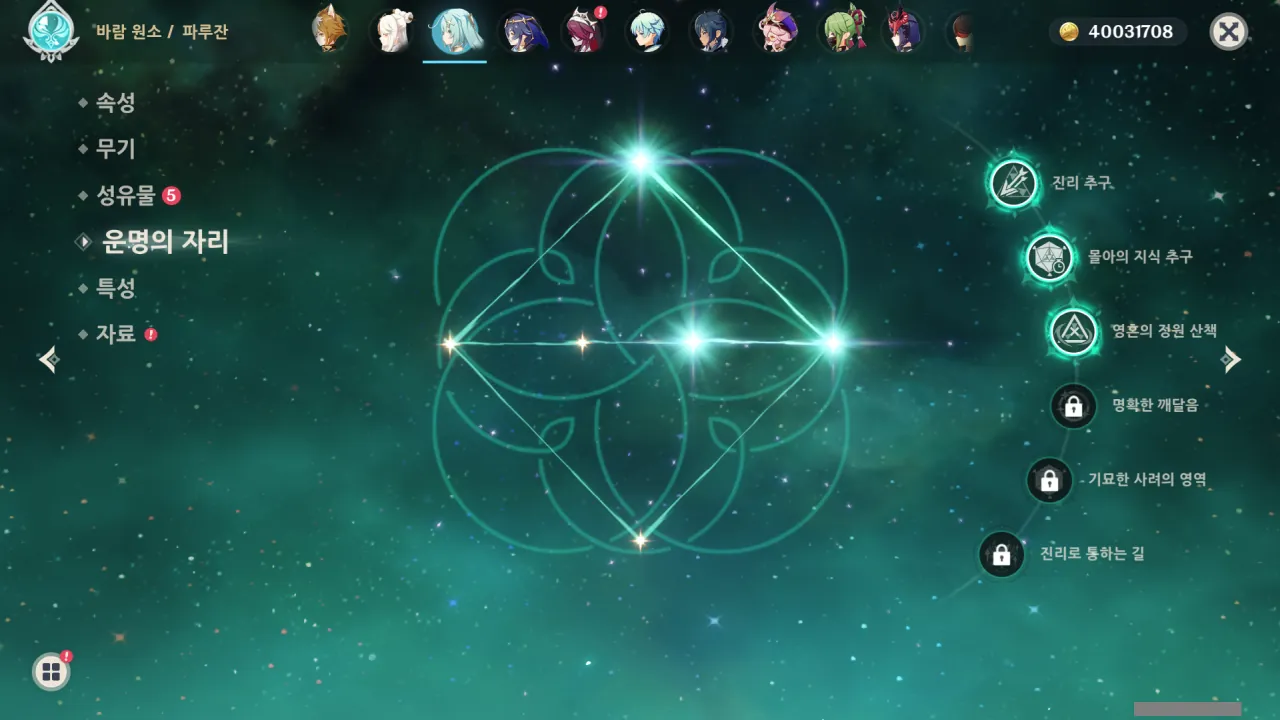Switch to the red-haired character with alert badge
Screen dimensions: 1280x720
point(583,32)
